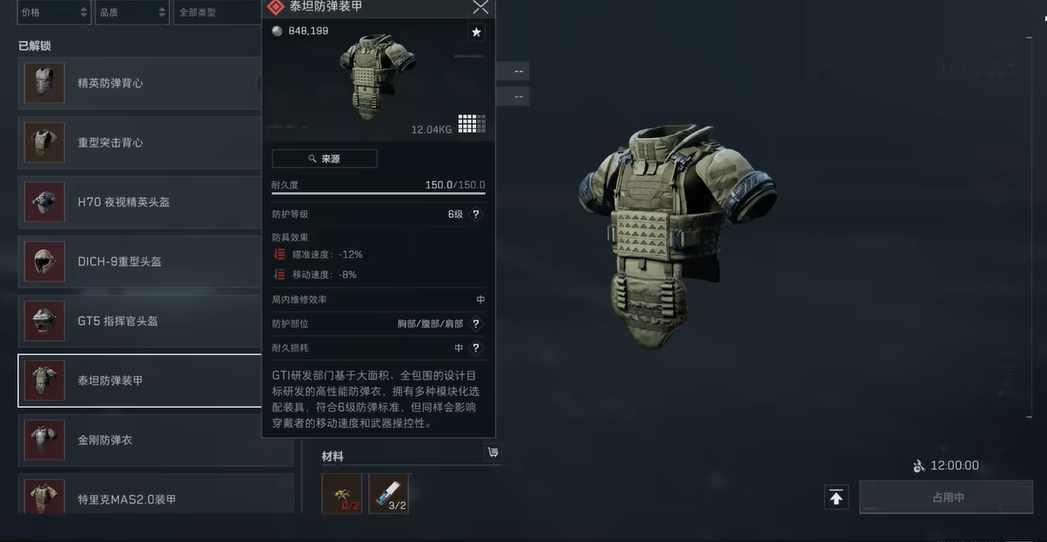
Task: Open the 品质 filter dropdown
Action: point(131,12)
